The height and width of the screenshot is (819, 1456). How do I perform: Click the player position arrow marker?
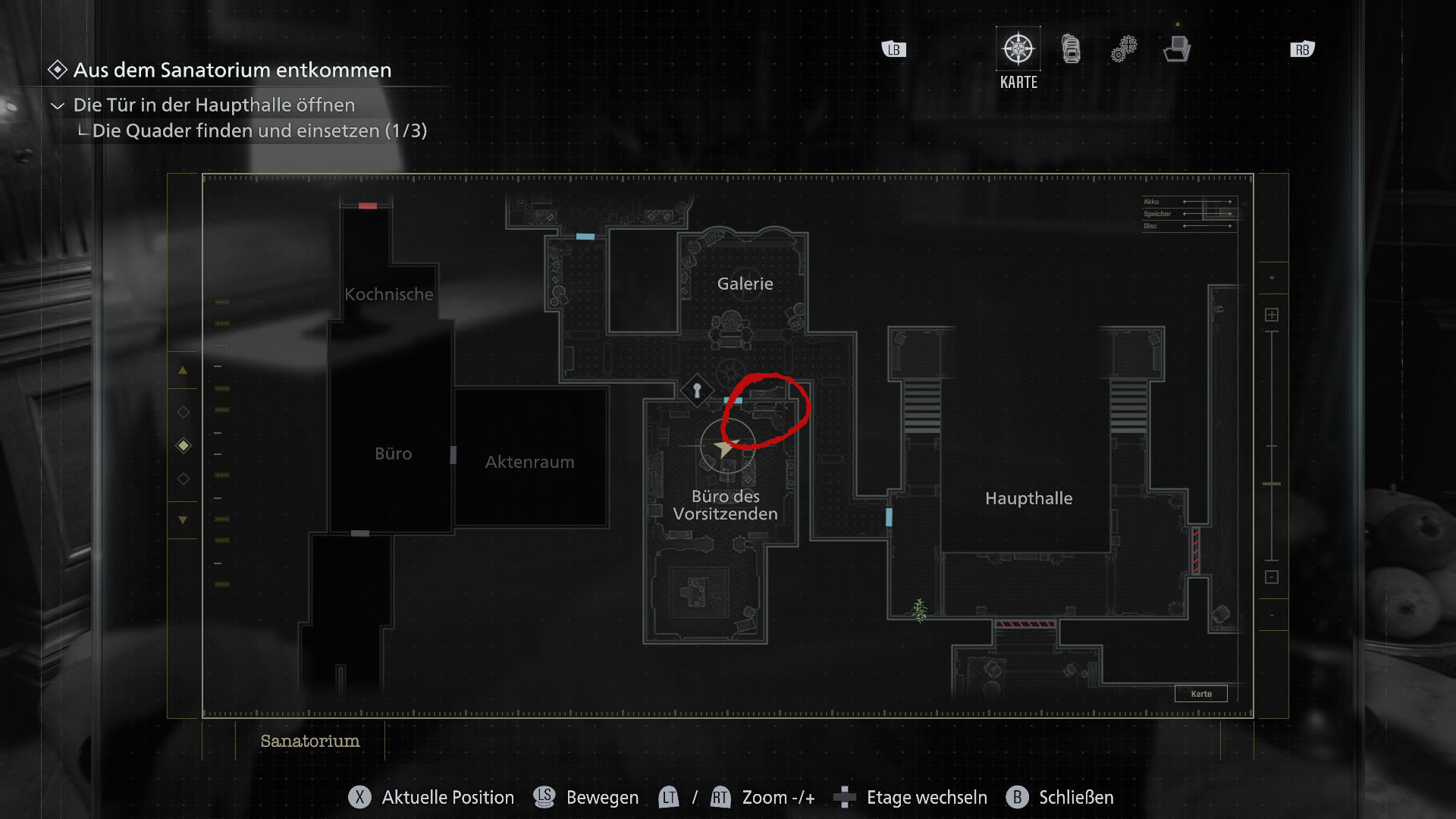pos(725,447)
